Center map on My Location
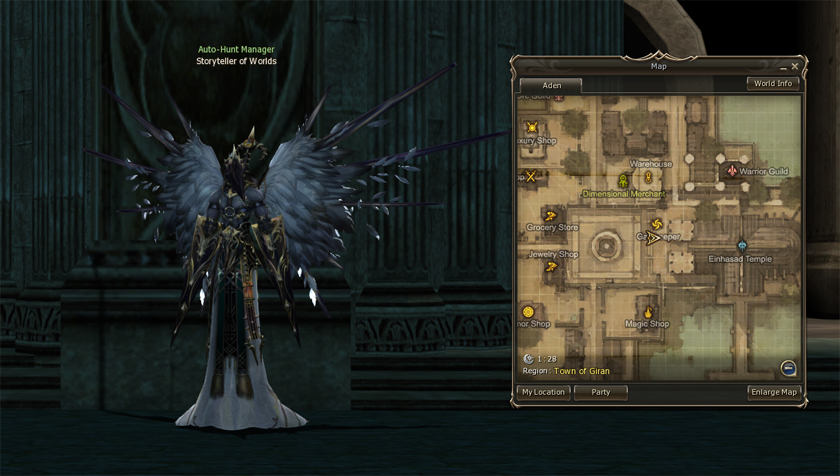The width and height of the screenshot is (840, 476). click(543, 392)
